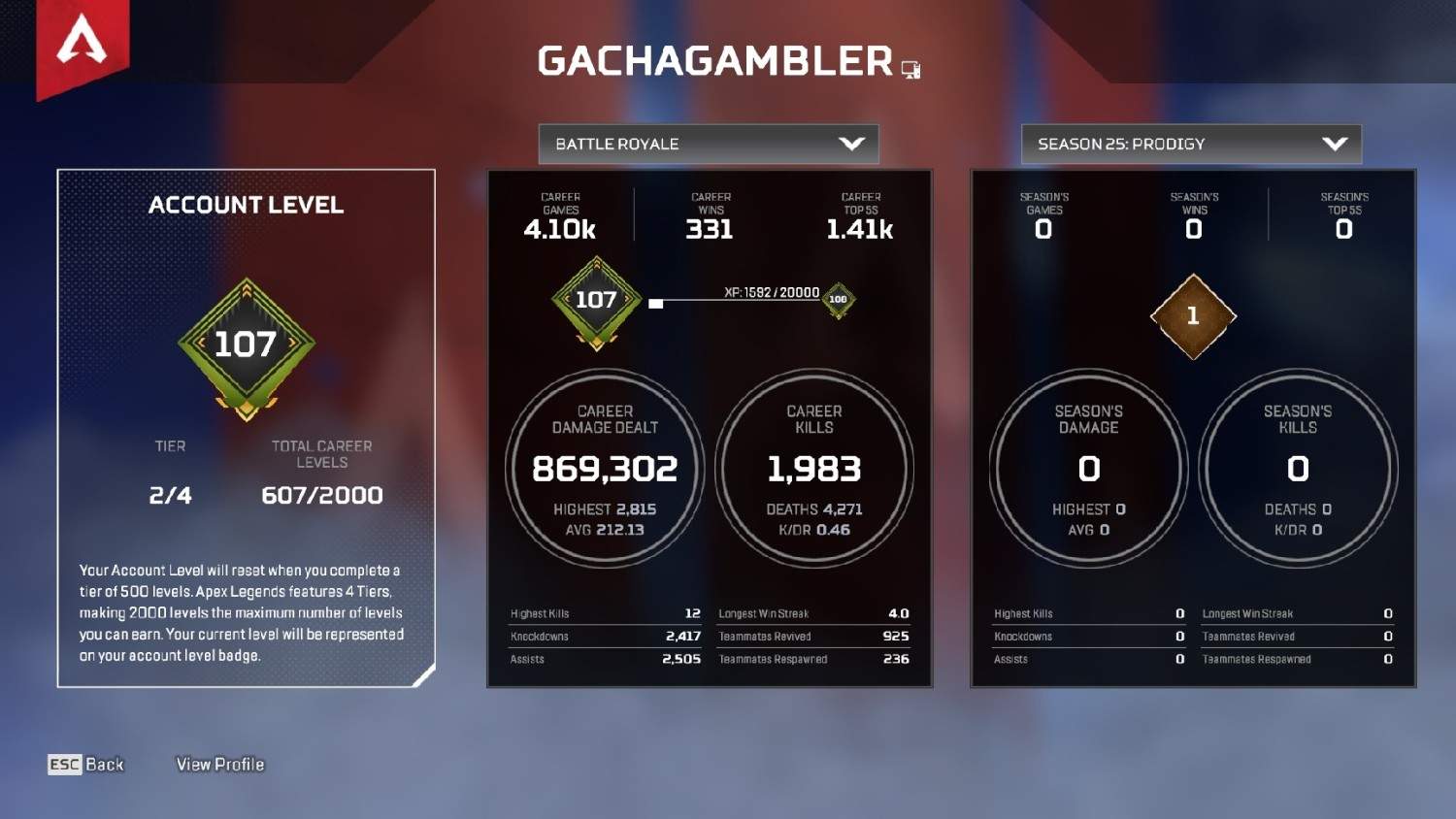This screenshot has width=1456, height=819.
Task: Expand the Battle Royale list via its chevron arrow
Action: pos(851,144)
